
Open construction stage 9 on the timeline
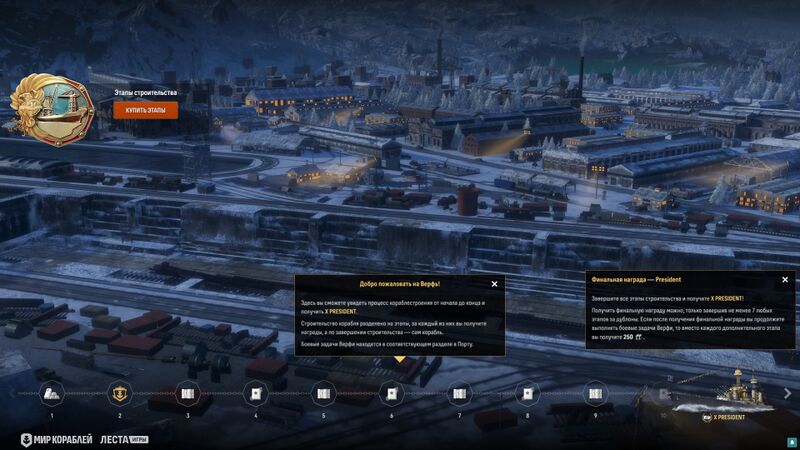596,393
